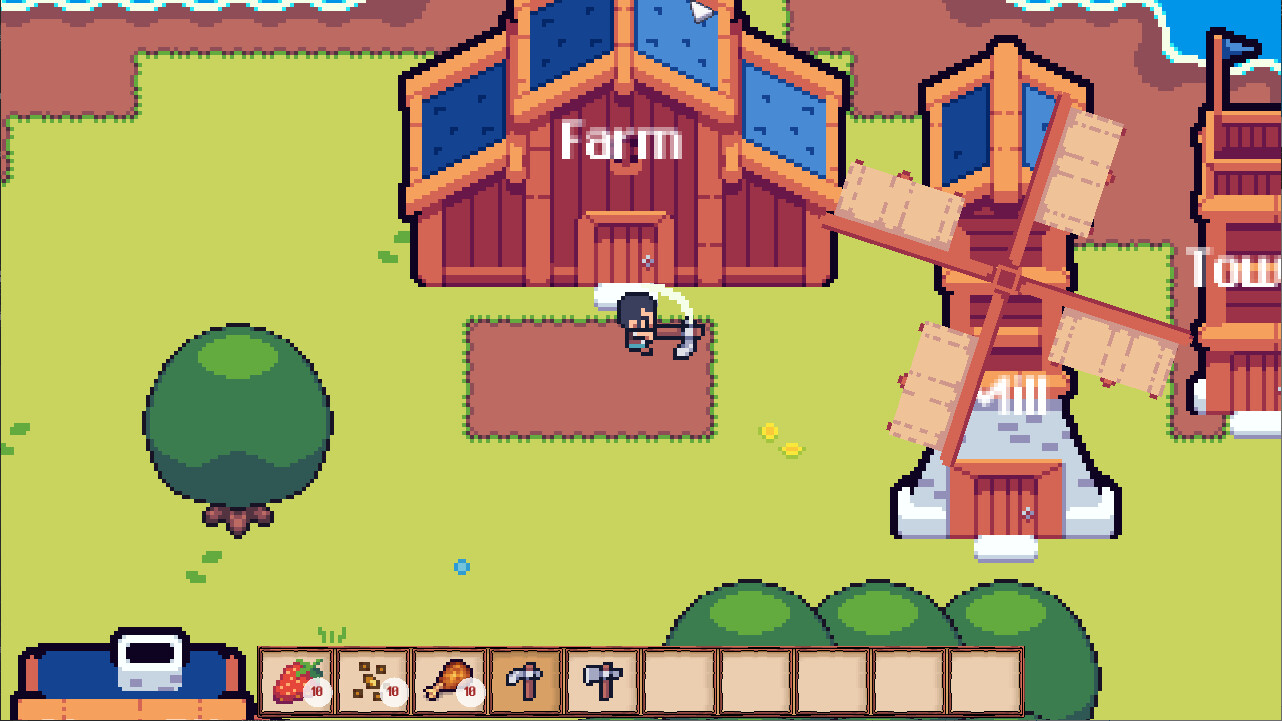Click the blue orb on the grass
The height and width of the screenshot is (721, 1282).
460,566
